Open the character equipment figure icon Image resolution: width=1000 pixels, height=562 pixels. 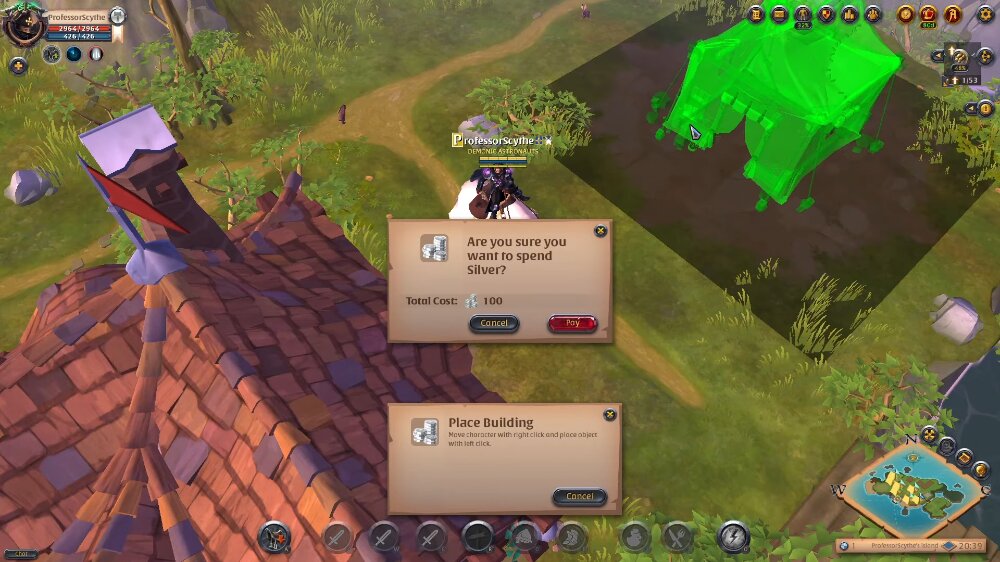tap(802, 14)
